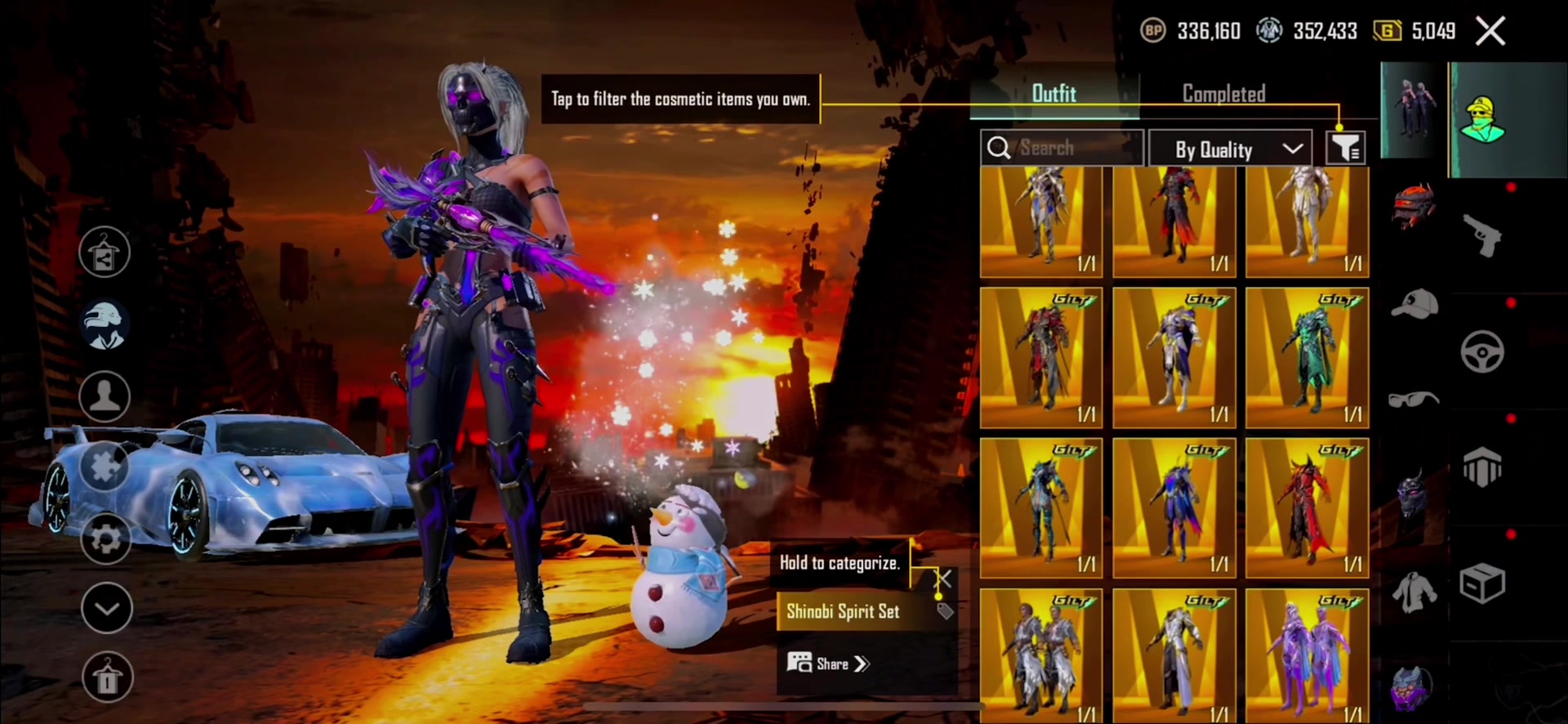Select the yellow helmet character category
The image size is (1568, 724).
click(1483, 119)
